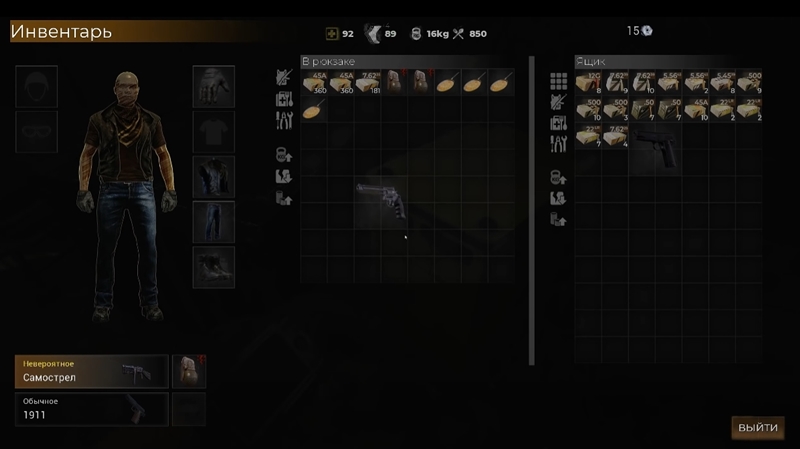The image size is (800, 449).
Task: Select the black pistol in the crate
Action: point(654,149)
